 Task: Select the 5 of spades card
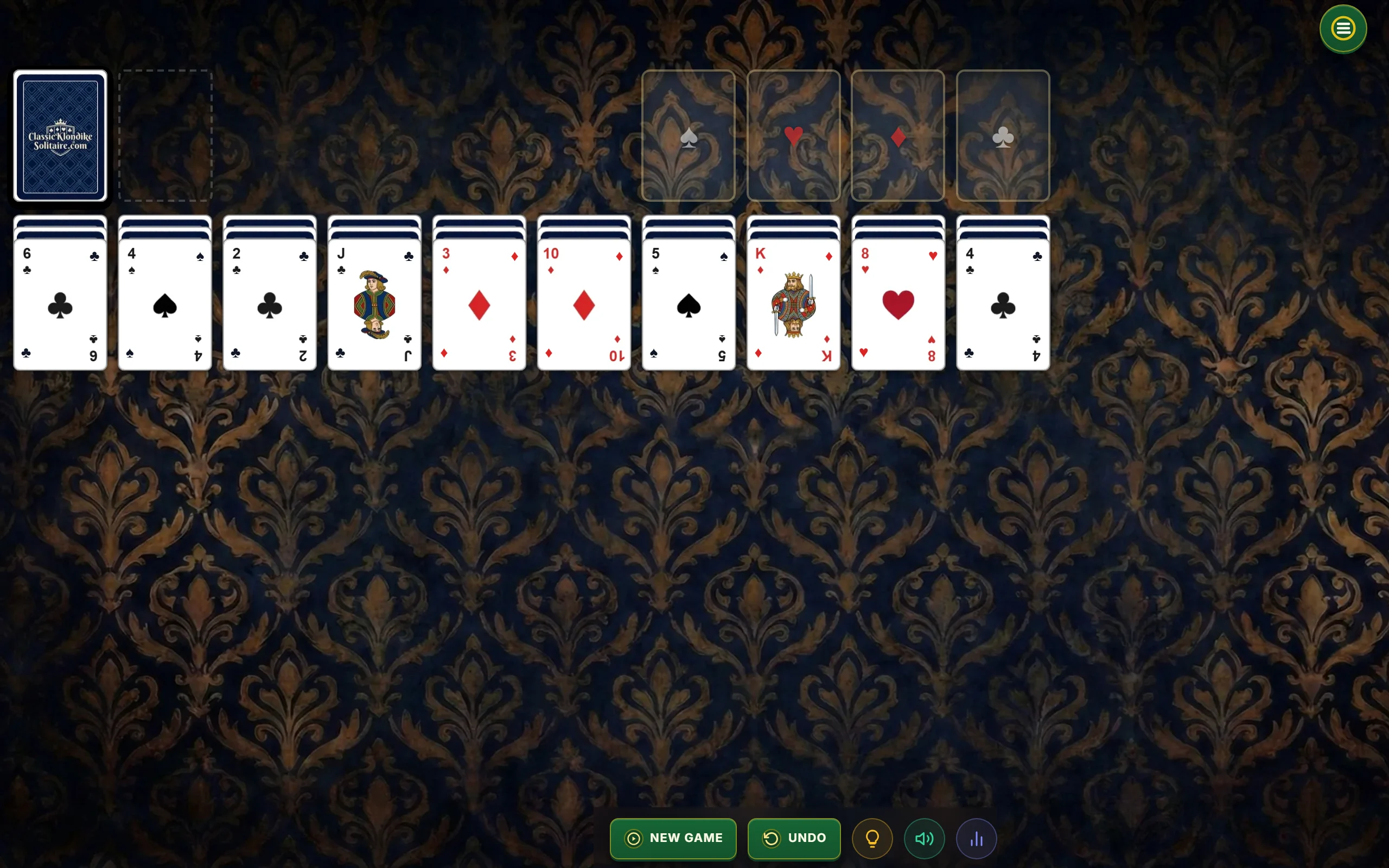pyautogui.click(x=689, y=304)
